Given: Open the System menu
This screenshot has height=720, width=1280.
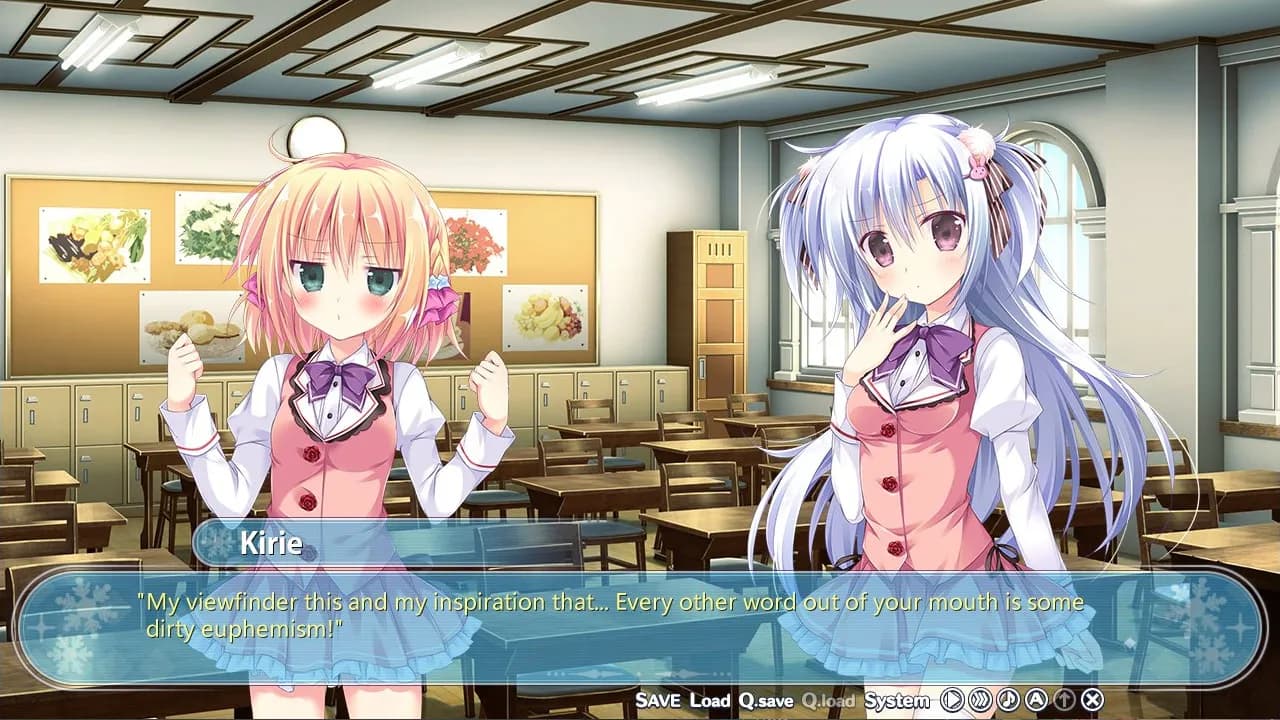Looking at the screenshot, I should click(898, 701).
